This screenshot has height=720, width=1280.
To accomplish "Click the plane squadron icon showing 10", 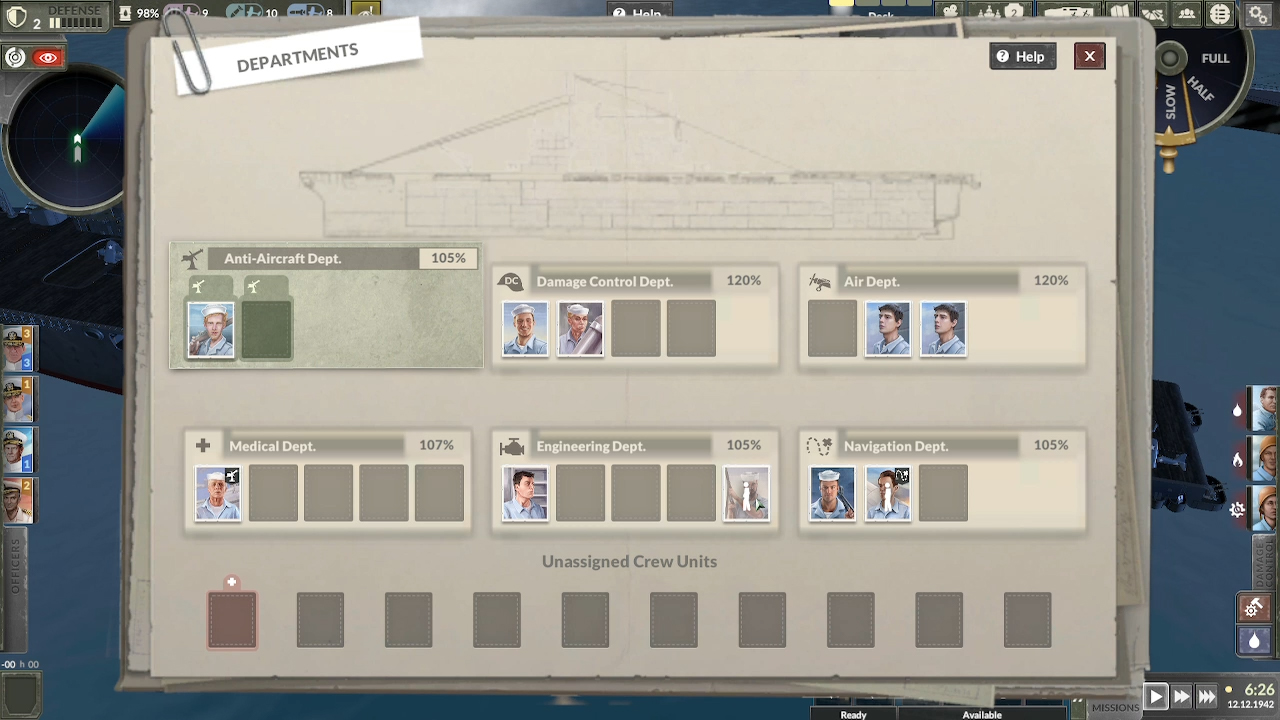I will [x=246, y=13].
